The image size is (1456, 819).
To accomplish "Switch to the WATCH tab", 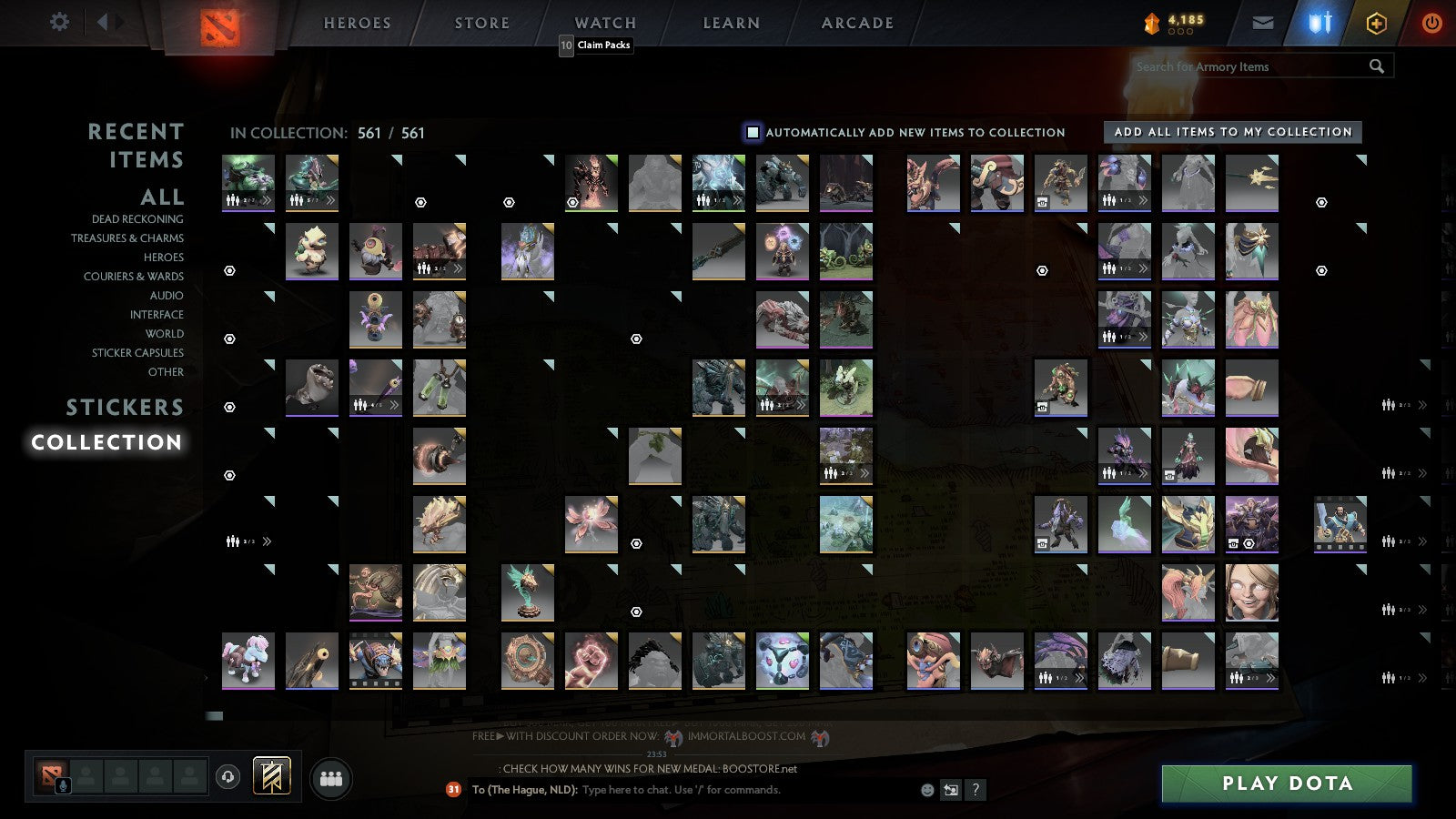I will click(x=604, y=23).
